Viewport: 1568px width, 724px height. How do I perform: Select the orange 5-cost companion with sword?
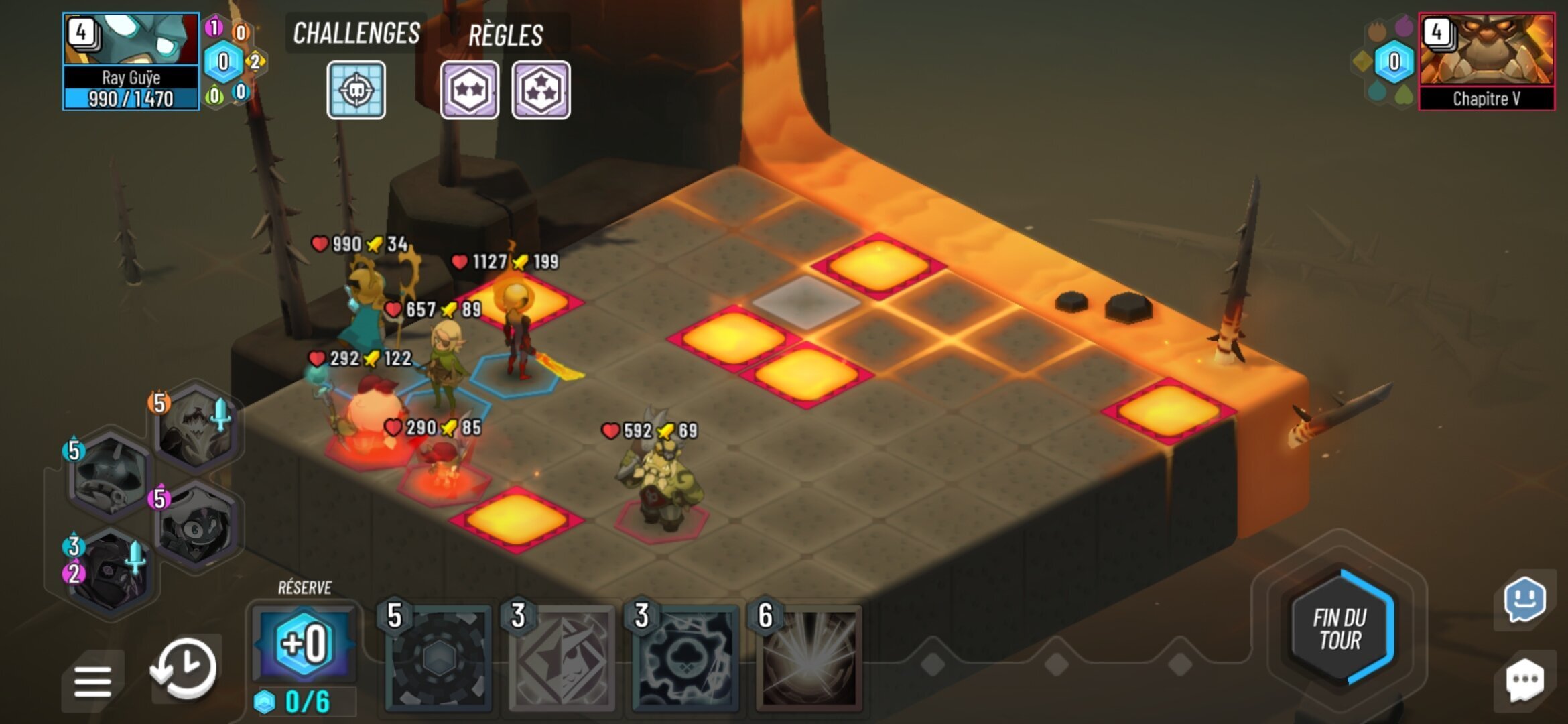pyautogui.click(x=196, y=428)
